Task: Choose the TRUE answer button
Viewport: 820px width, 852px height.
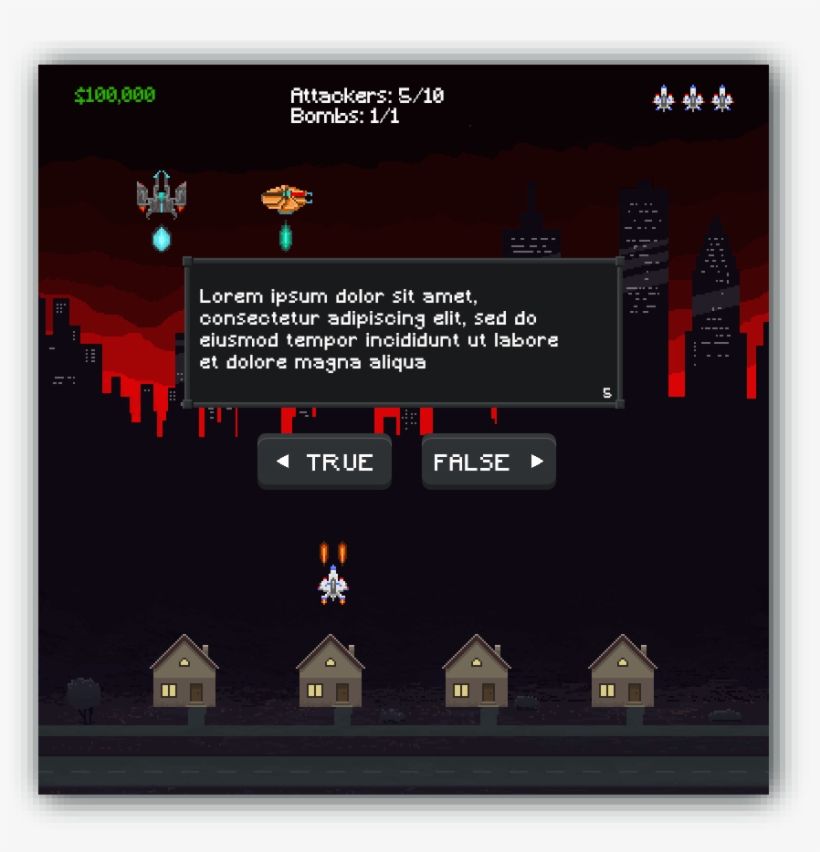Action: click(x=324, y=462)
